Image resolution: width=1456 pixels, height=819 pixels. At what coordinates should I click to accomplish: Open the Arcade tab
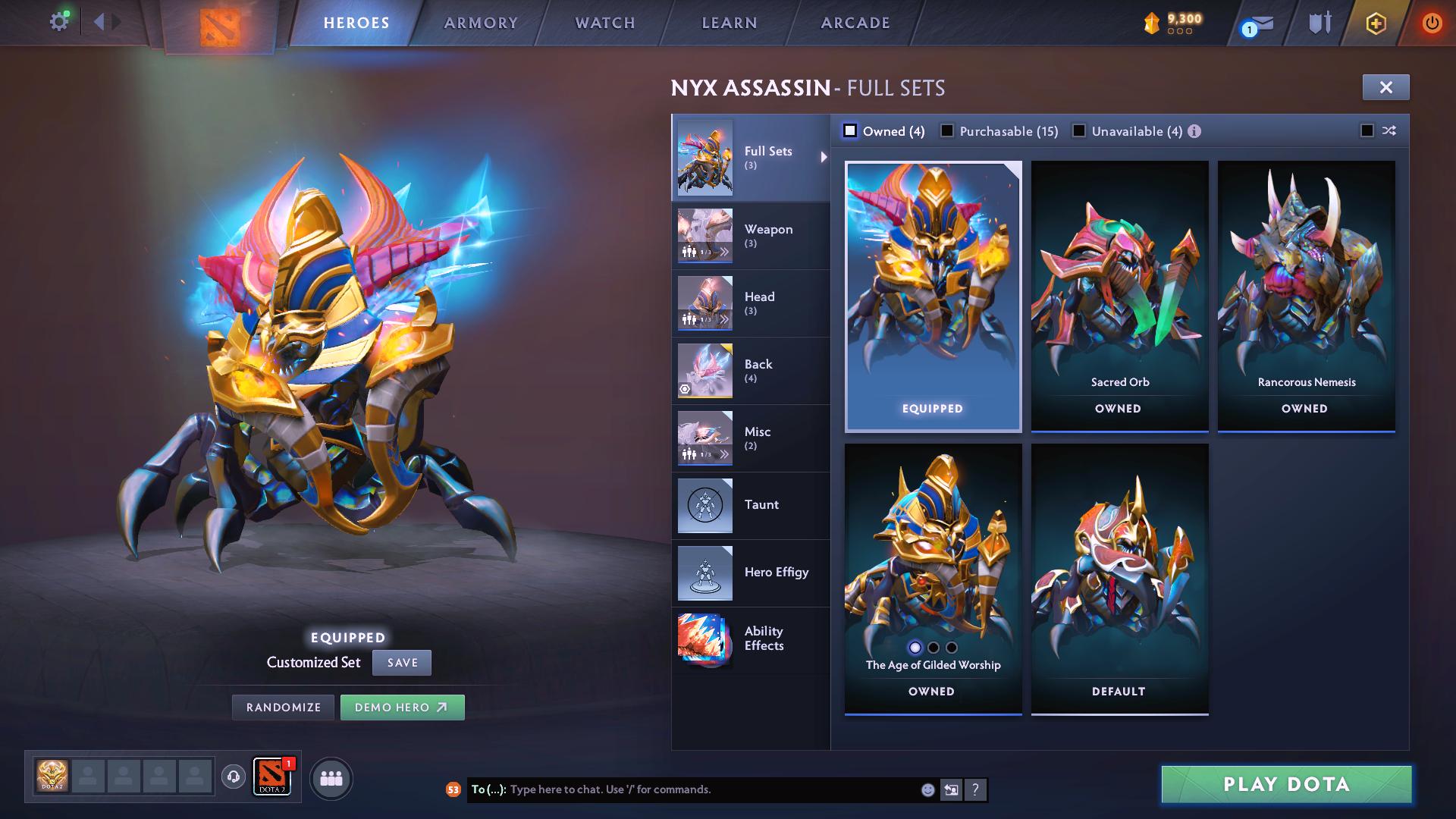855,23
